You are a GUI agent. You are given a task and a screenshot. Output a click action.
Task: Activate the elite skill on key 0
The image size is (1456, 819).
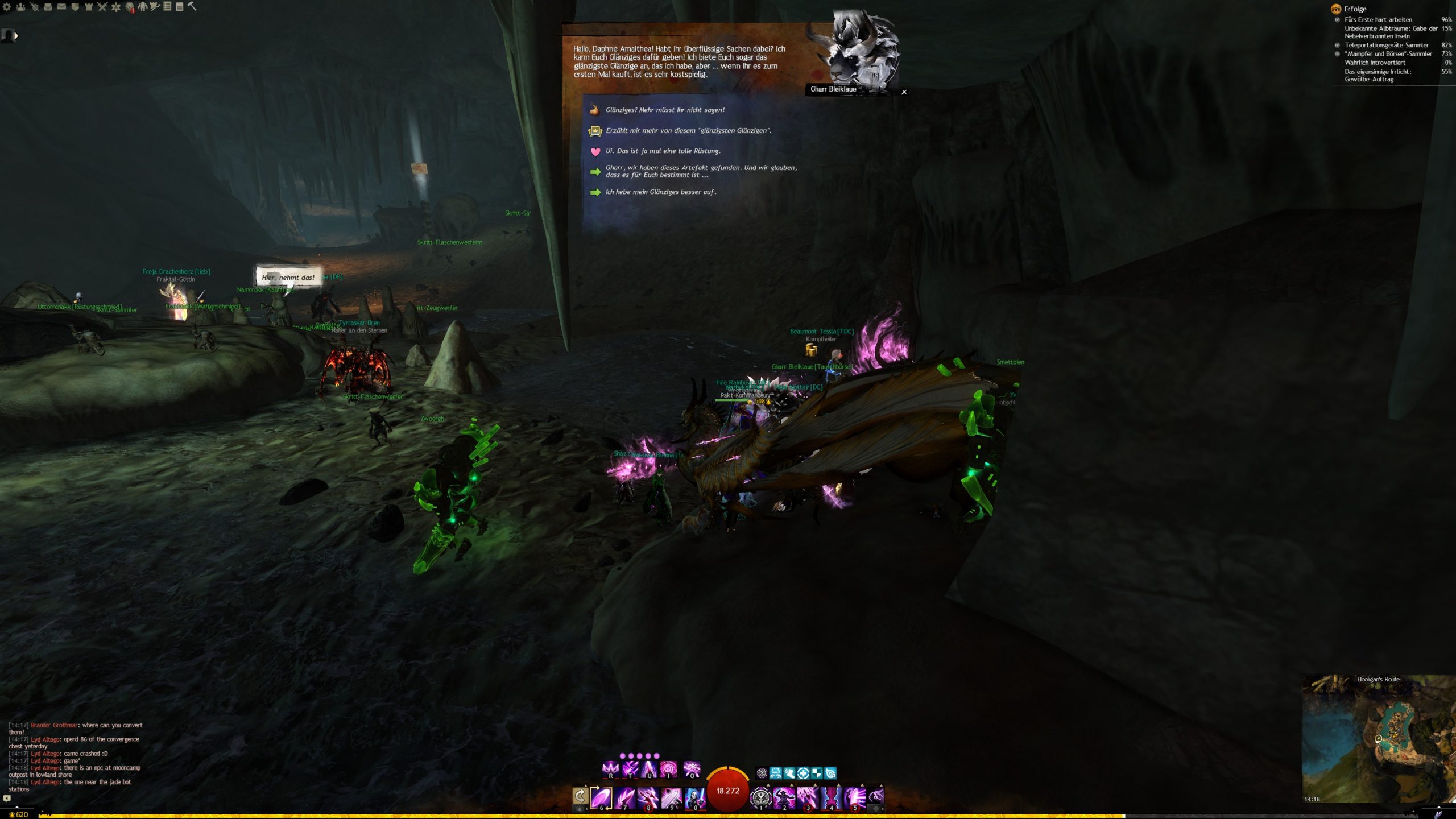pos(694,797)
